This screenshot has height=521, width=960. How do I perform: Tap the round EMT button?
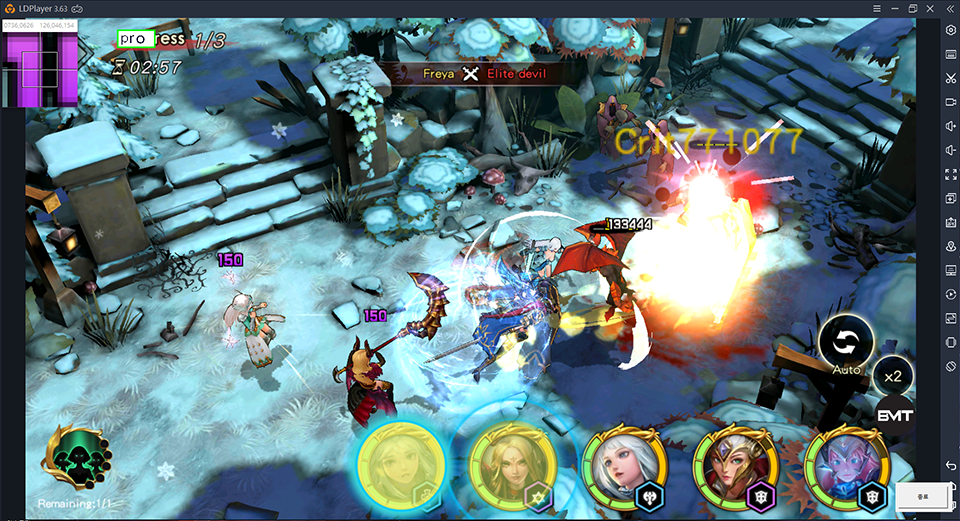pos(894,415)
